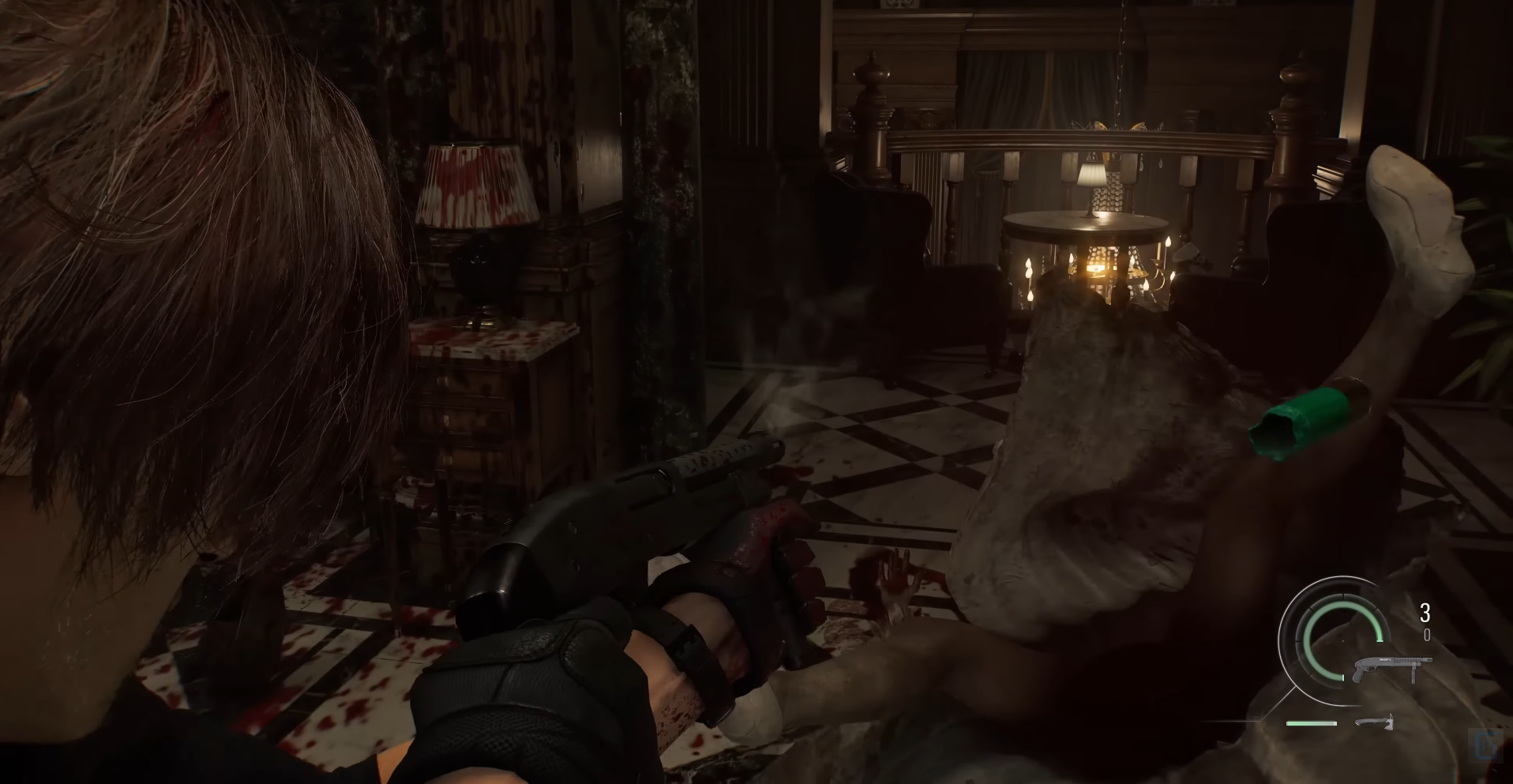Click the hatchet melee weapon icon
The image size is (1513, 784).
tap(1375, 722)
